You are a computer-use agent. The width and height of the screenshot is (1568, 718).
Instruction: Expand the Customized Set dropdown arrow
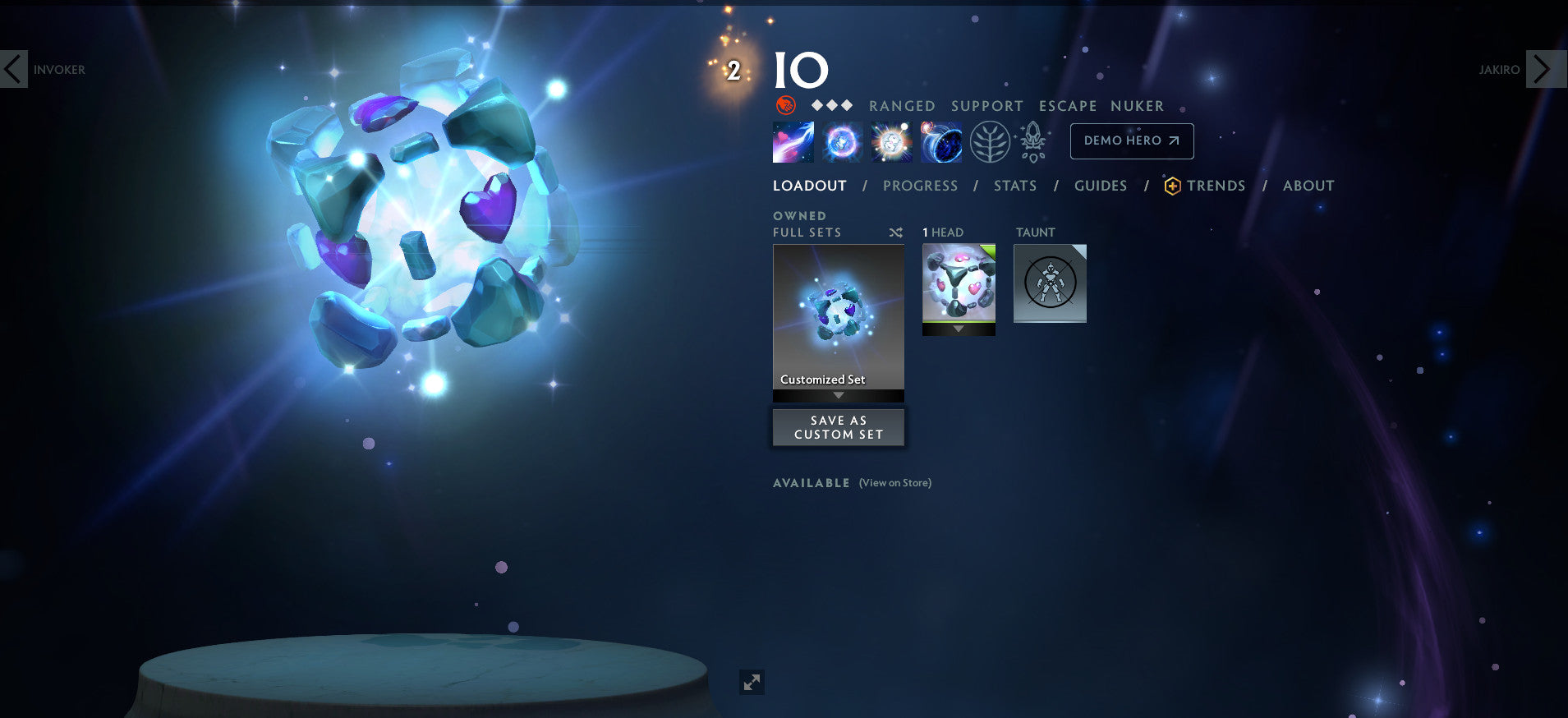[x=838, y=394]
